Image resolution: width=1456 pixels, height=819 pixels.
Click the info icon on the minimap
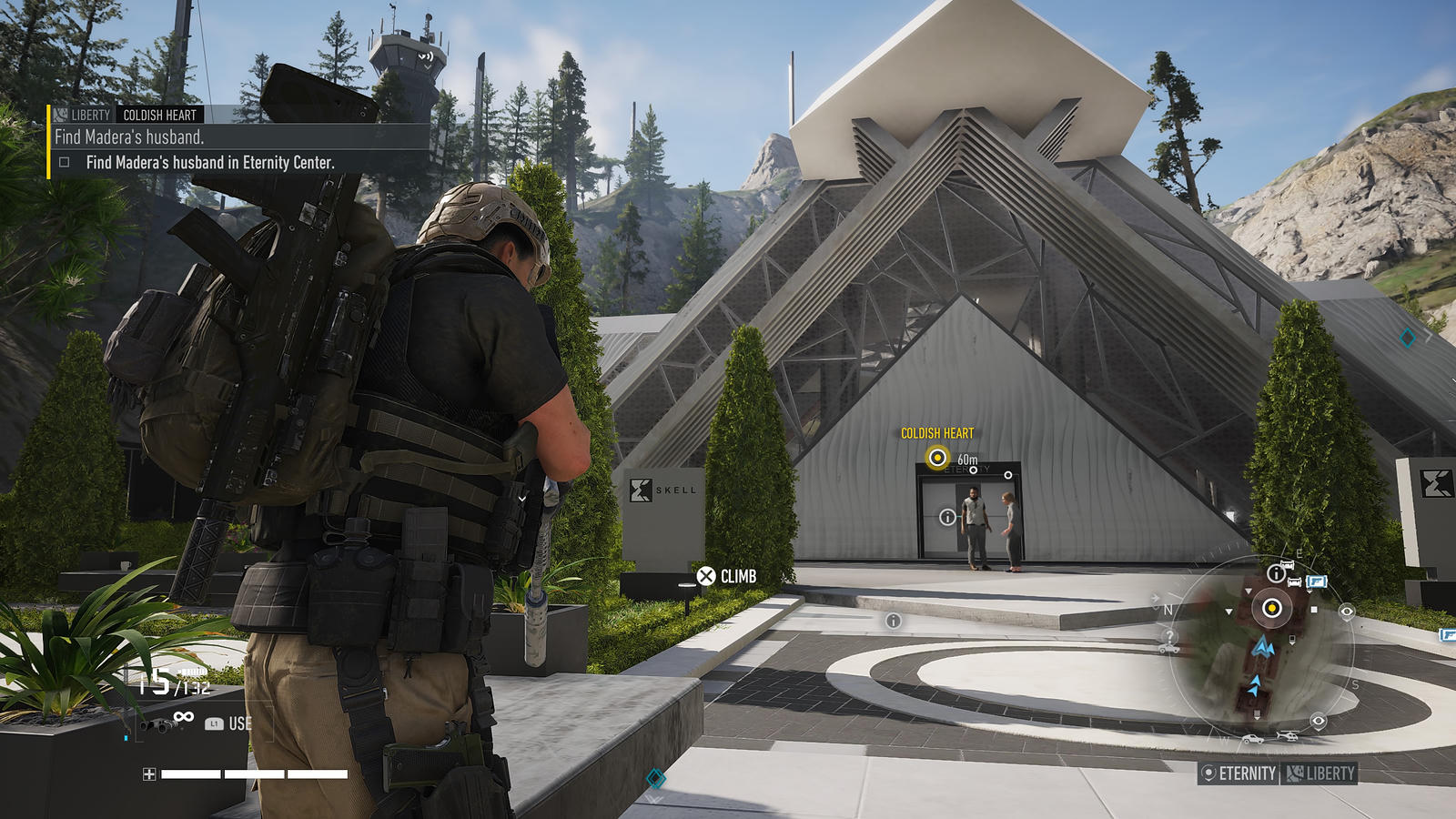(1276, 573)
